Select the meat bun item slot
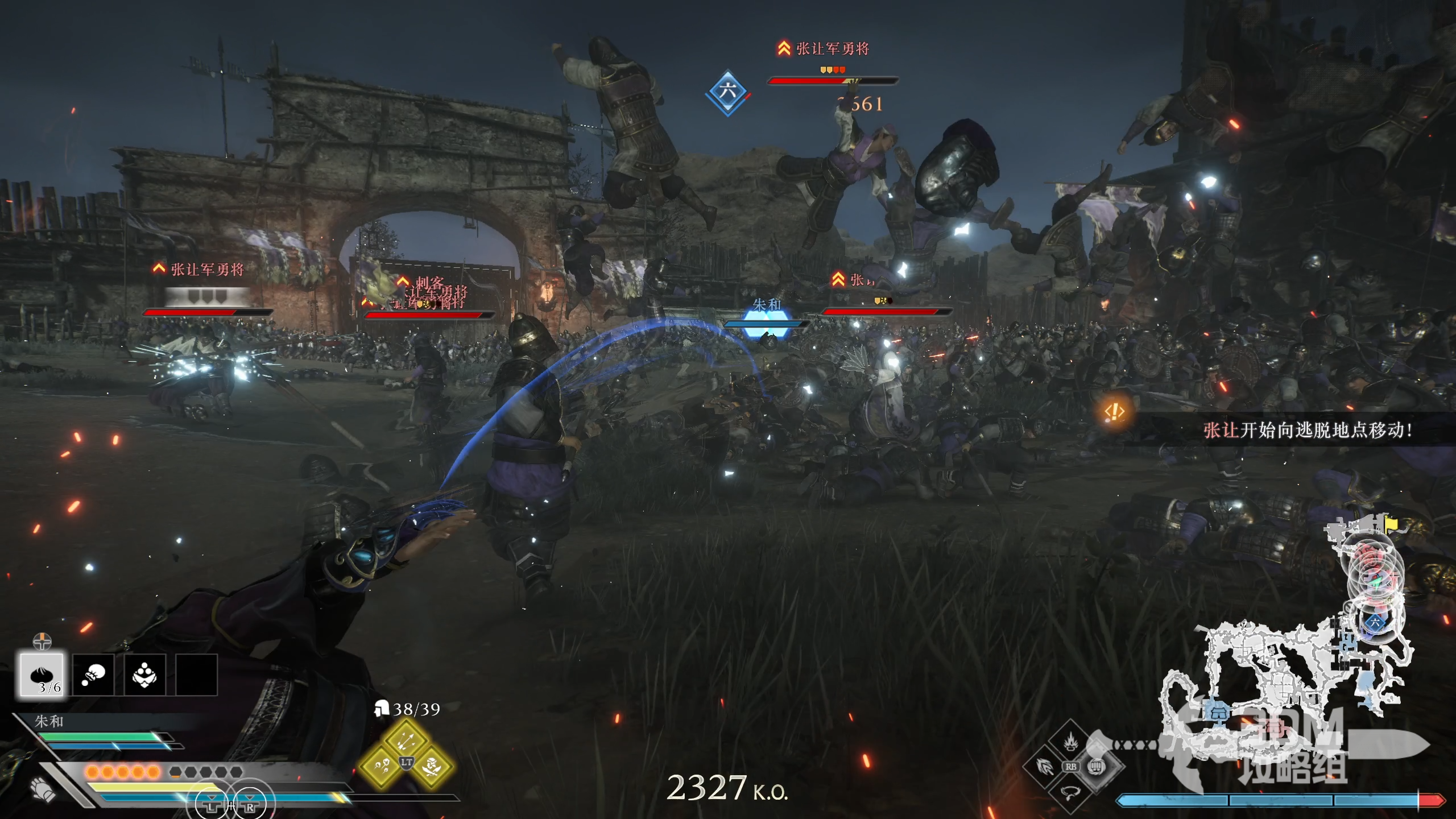The height and width of the screenshot is (819, 1456). 42,675
